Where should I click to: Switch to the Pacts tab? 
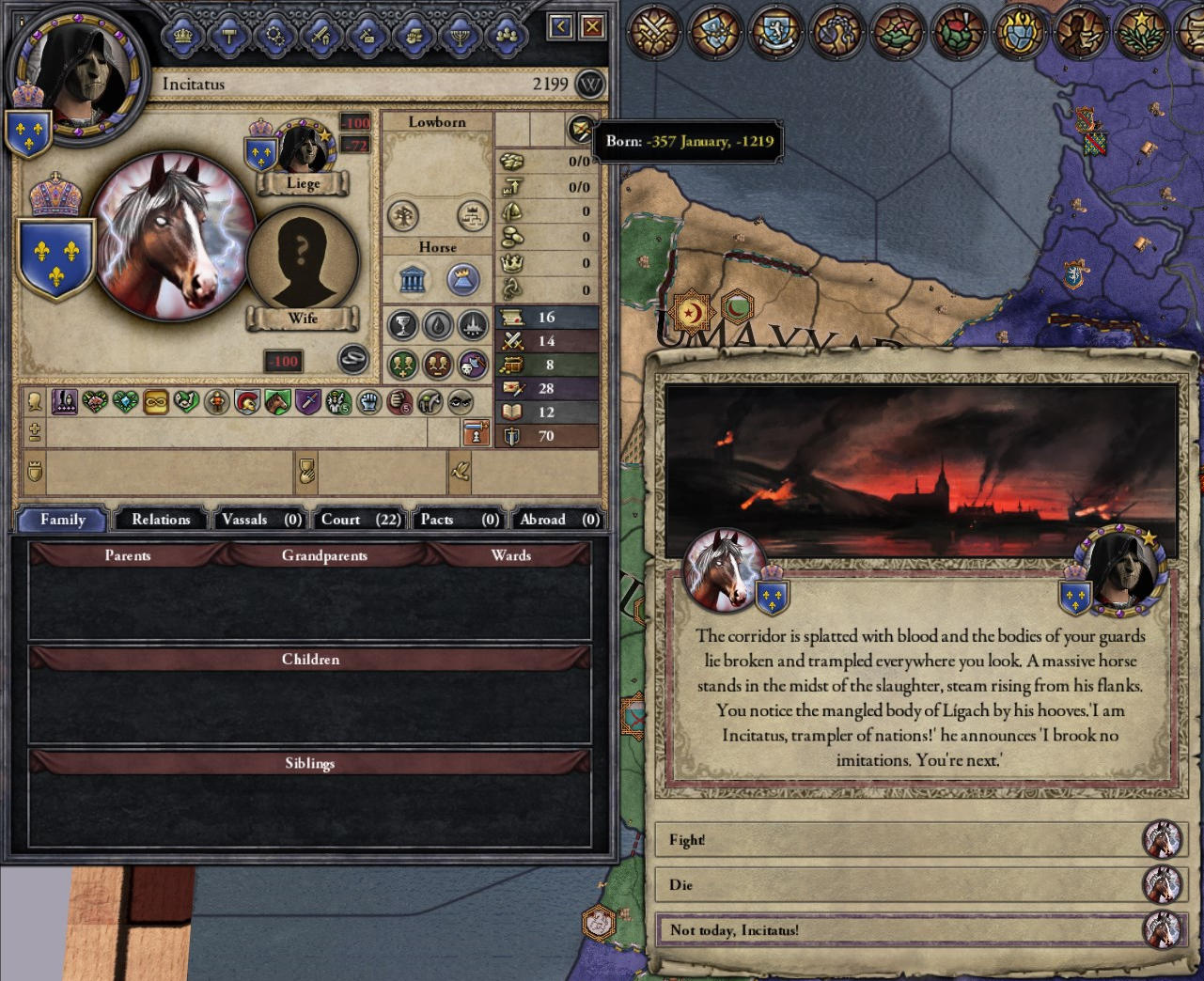click(459, 520)
